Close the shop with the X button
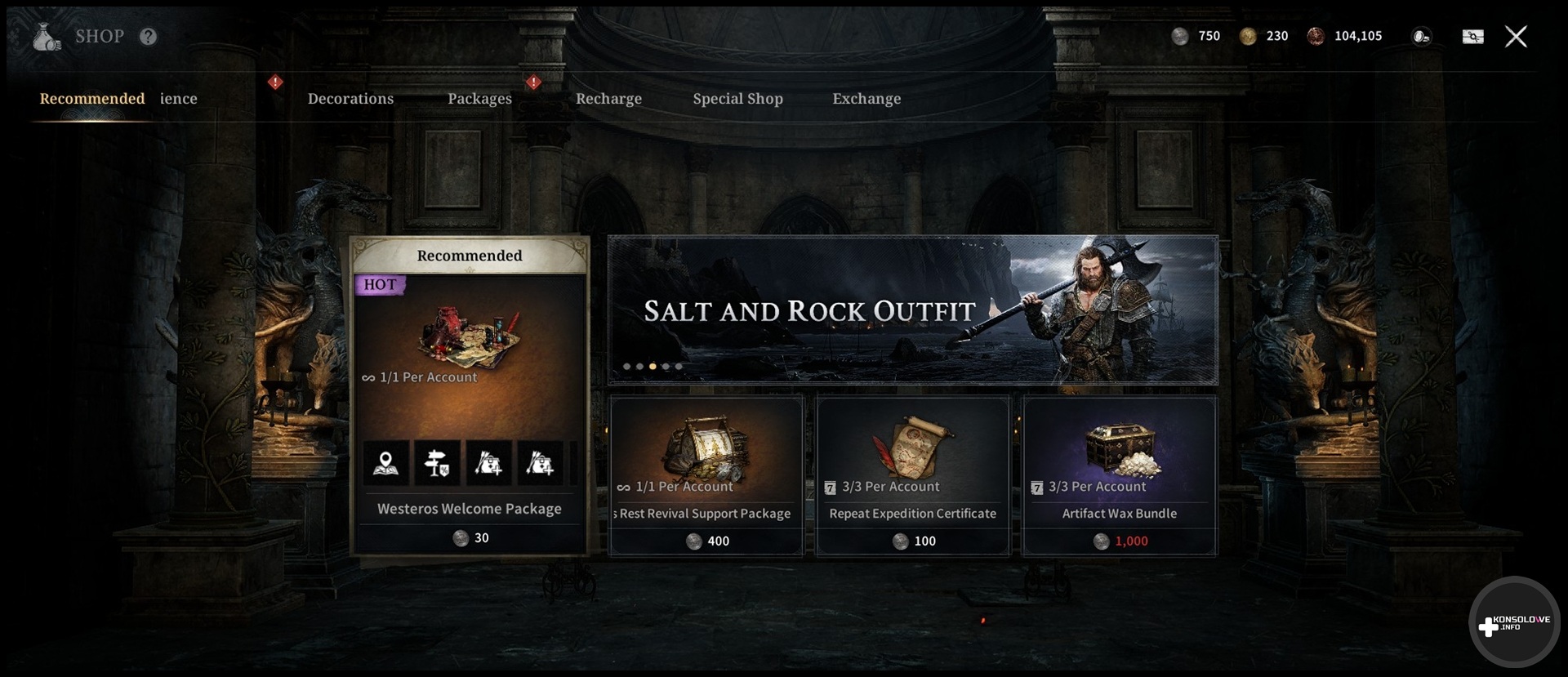This screenshot has width=1568, height=677. [1516, 37]
